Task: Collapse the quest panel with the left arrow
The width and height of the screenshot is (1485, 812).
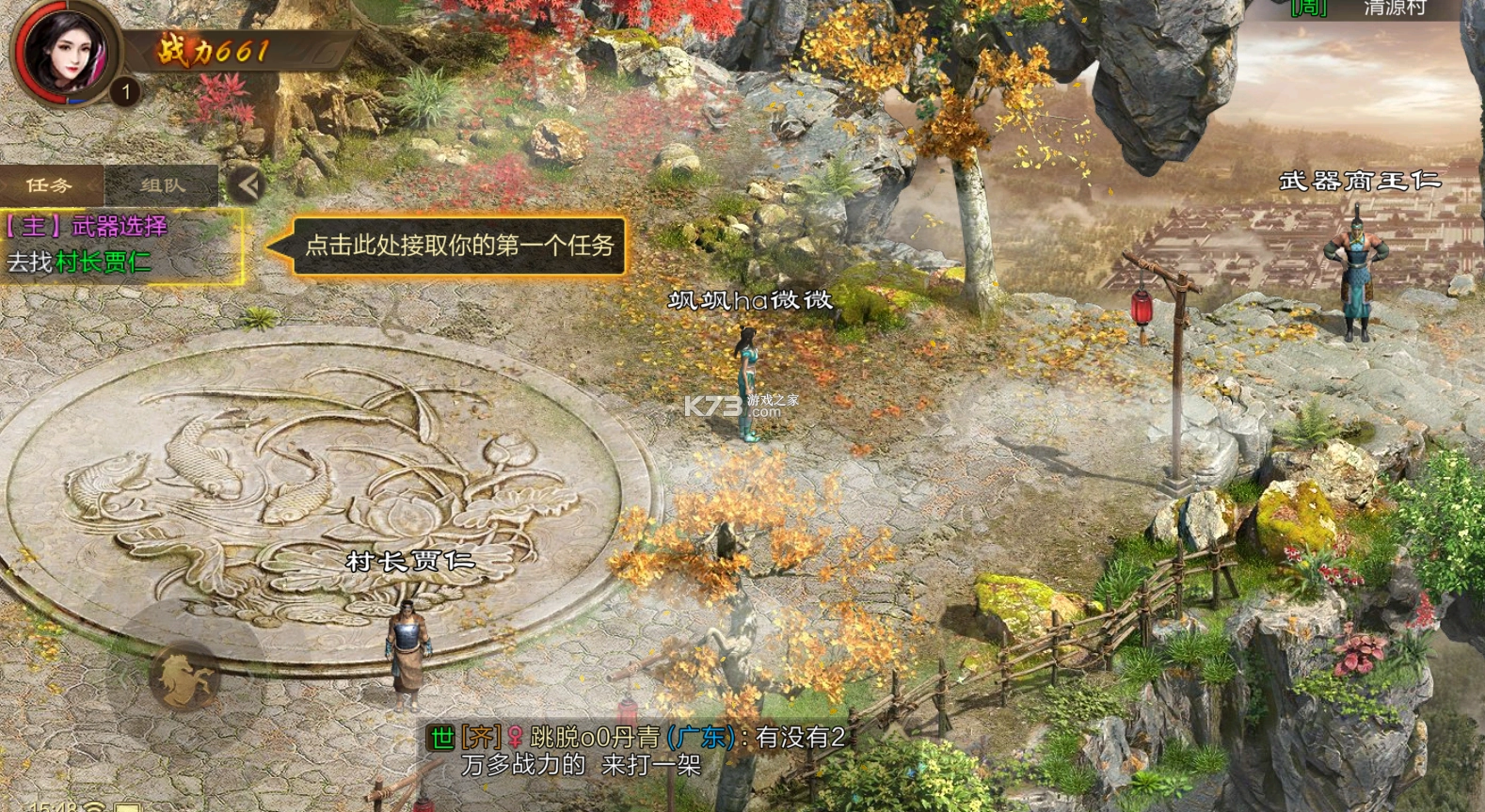Action: (x=247, y=184)
